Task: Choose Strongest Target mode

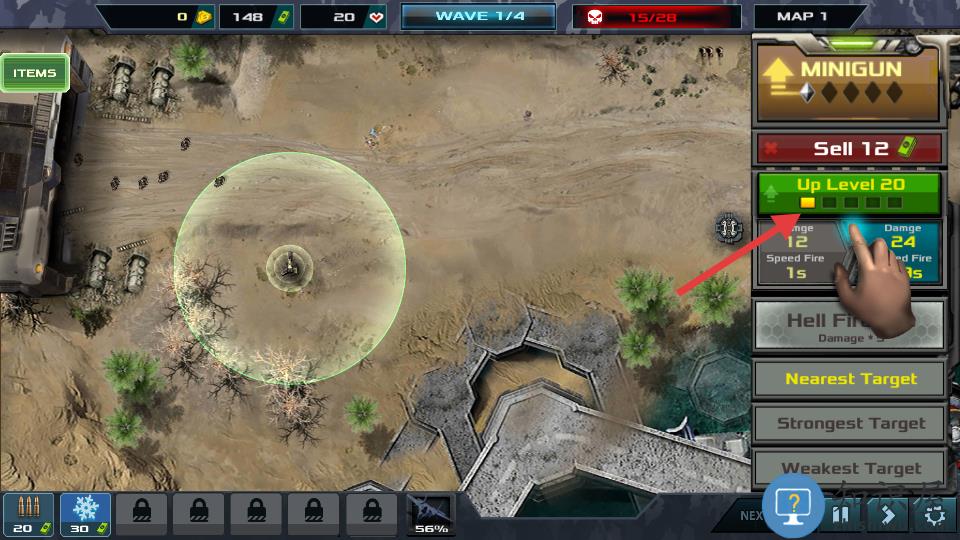Action: (x=849, y=423)
